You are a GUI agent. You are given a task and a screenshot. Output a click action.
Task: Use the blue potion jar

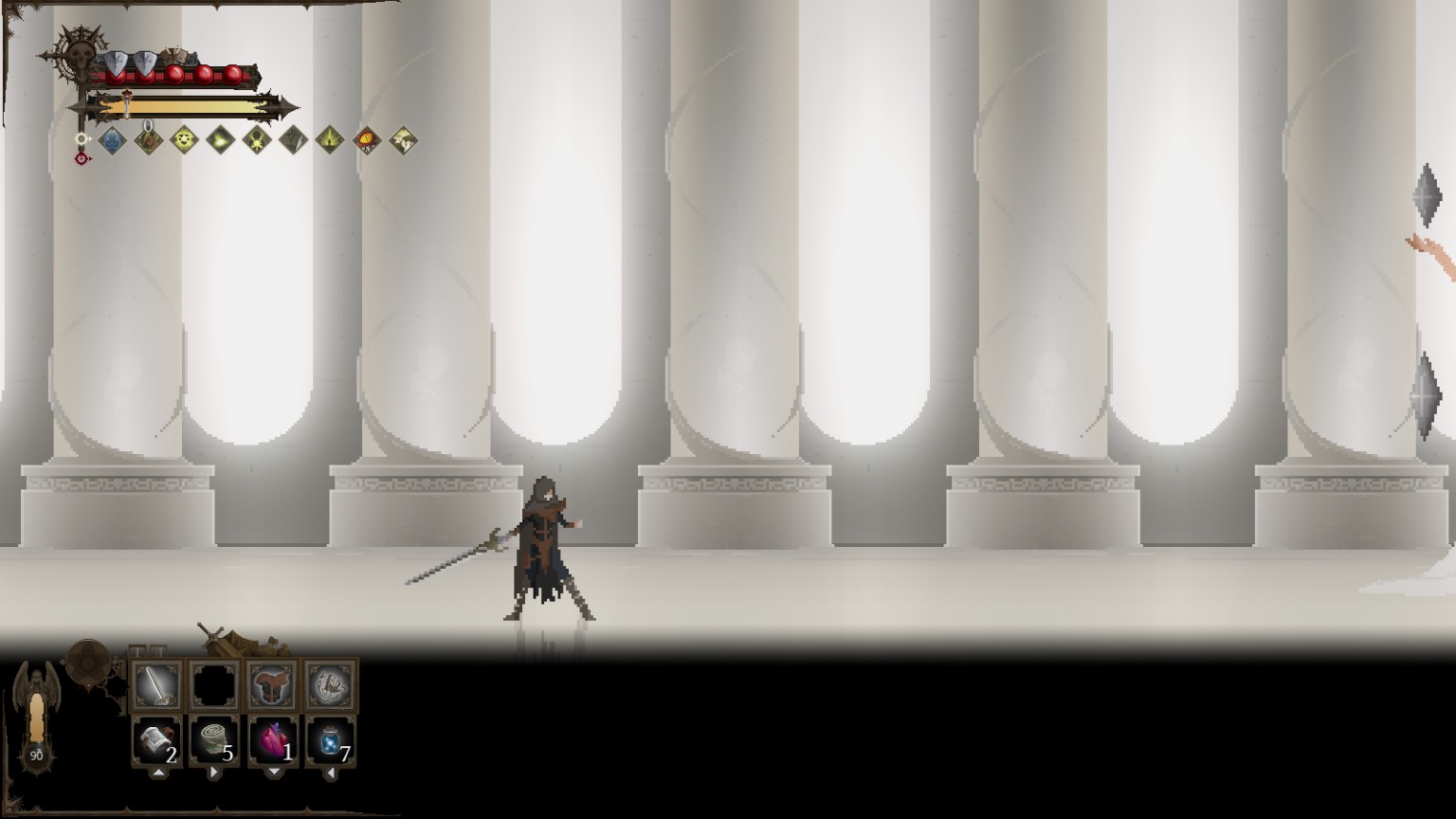tap(331, 741)
